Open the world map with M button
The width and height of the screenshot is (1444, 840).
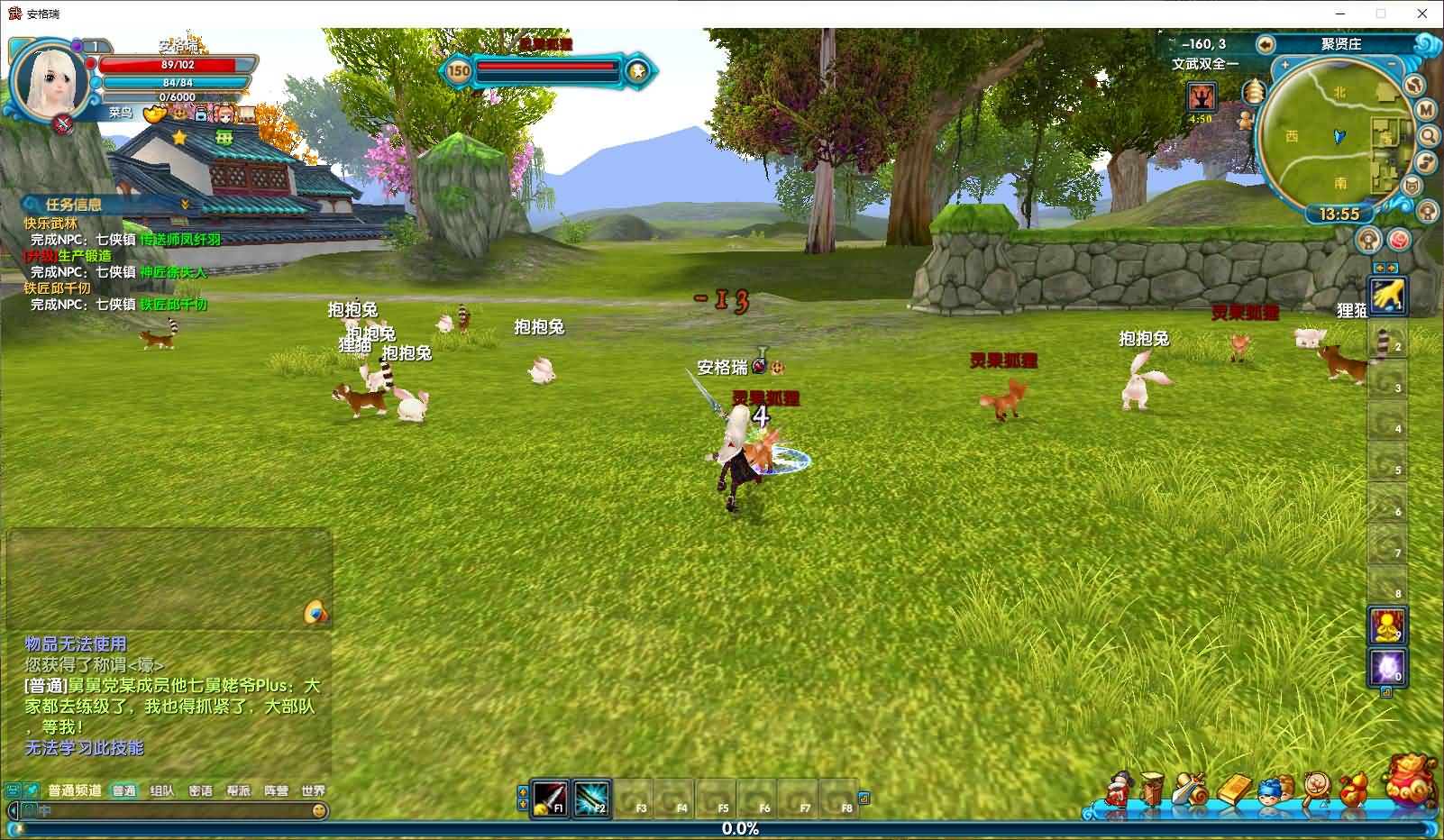1426,110
